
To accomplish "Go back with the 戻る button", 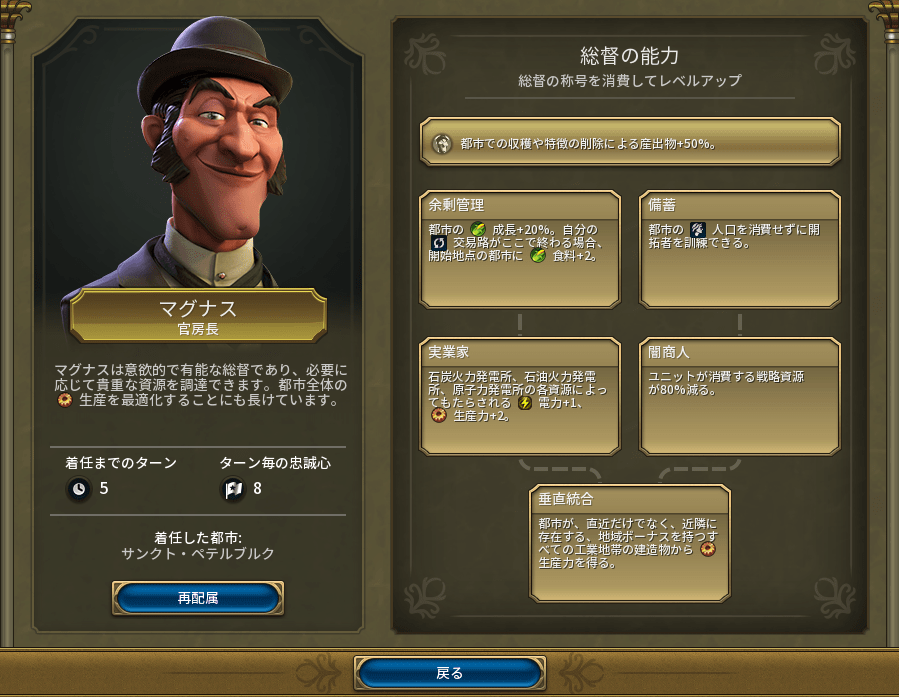I will tap(450, 673).
